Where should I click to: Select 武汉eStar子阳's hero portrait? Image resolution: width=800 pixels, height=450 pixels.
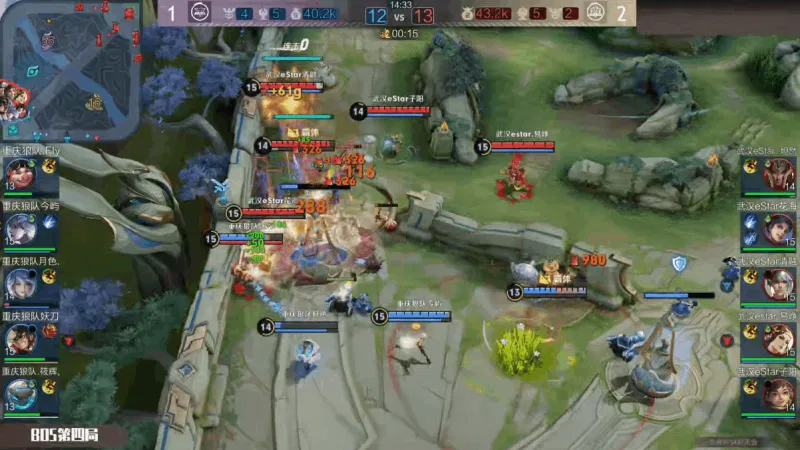pyautogui.click(x=779, y=395)
